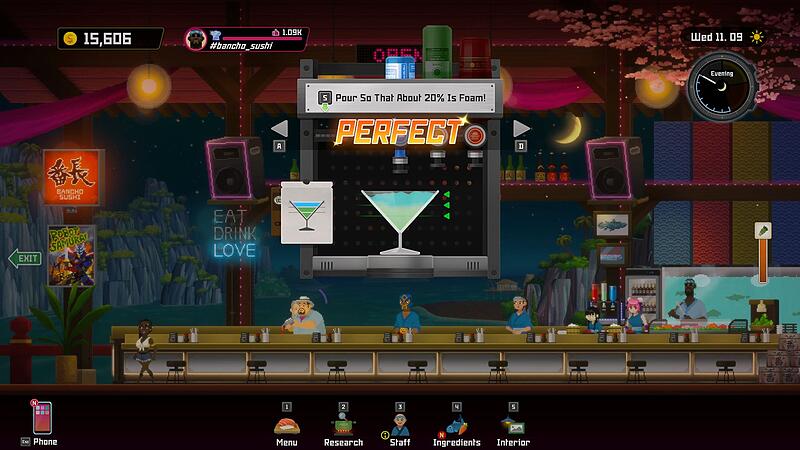Open the sushi Menu
This screenshot has width=800, height=450.
(x=286, y=424)
